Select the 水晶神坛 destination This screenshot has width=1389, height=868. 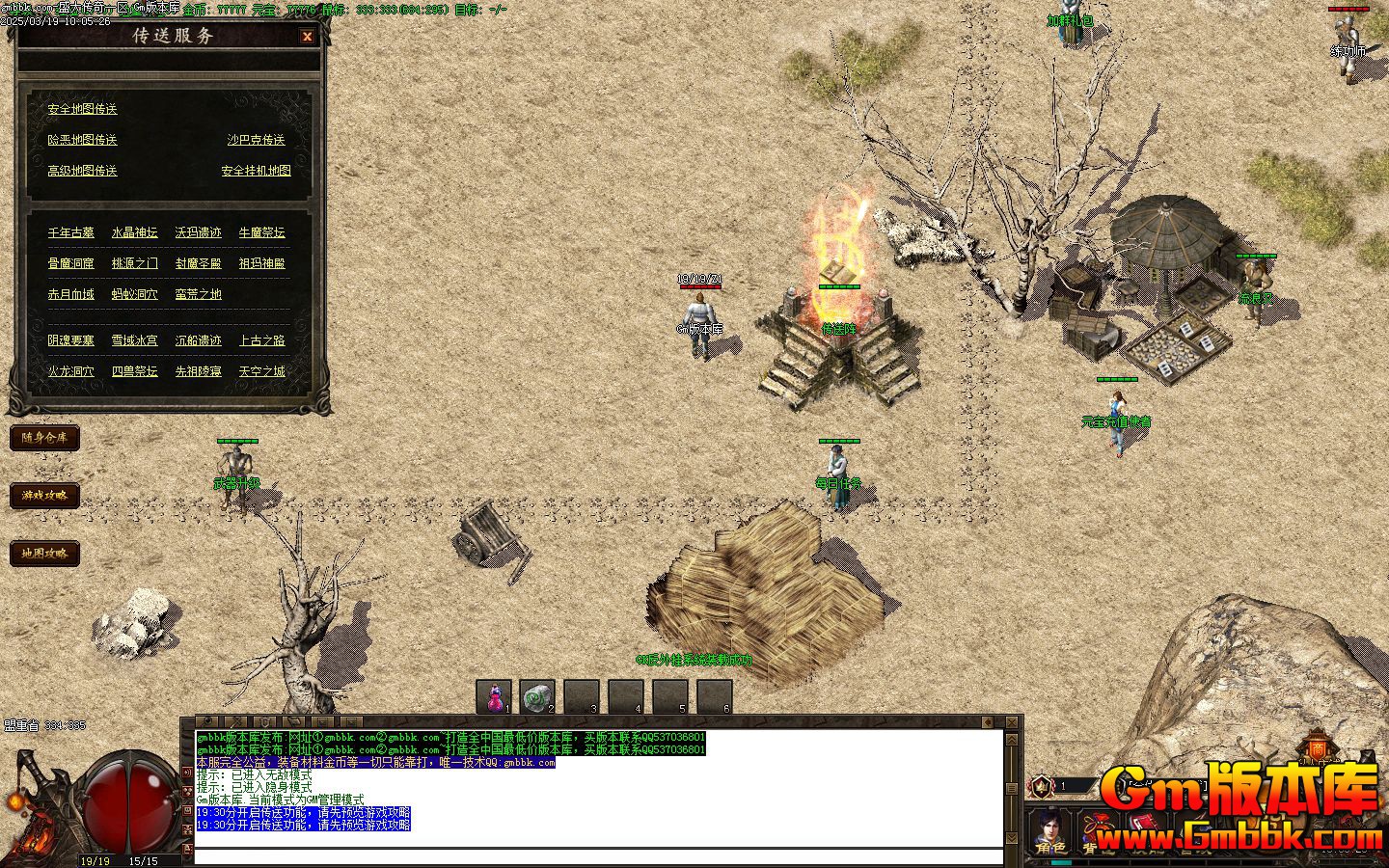click(134, 232)
